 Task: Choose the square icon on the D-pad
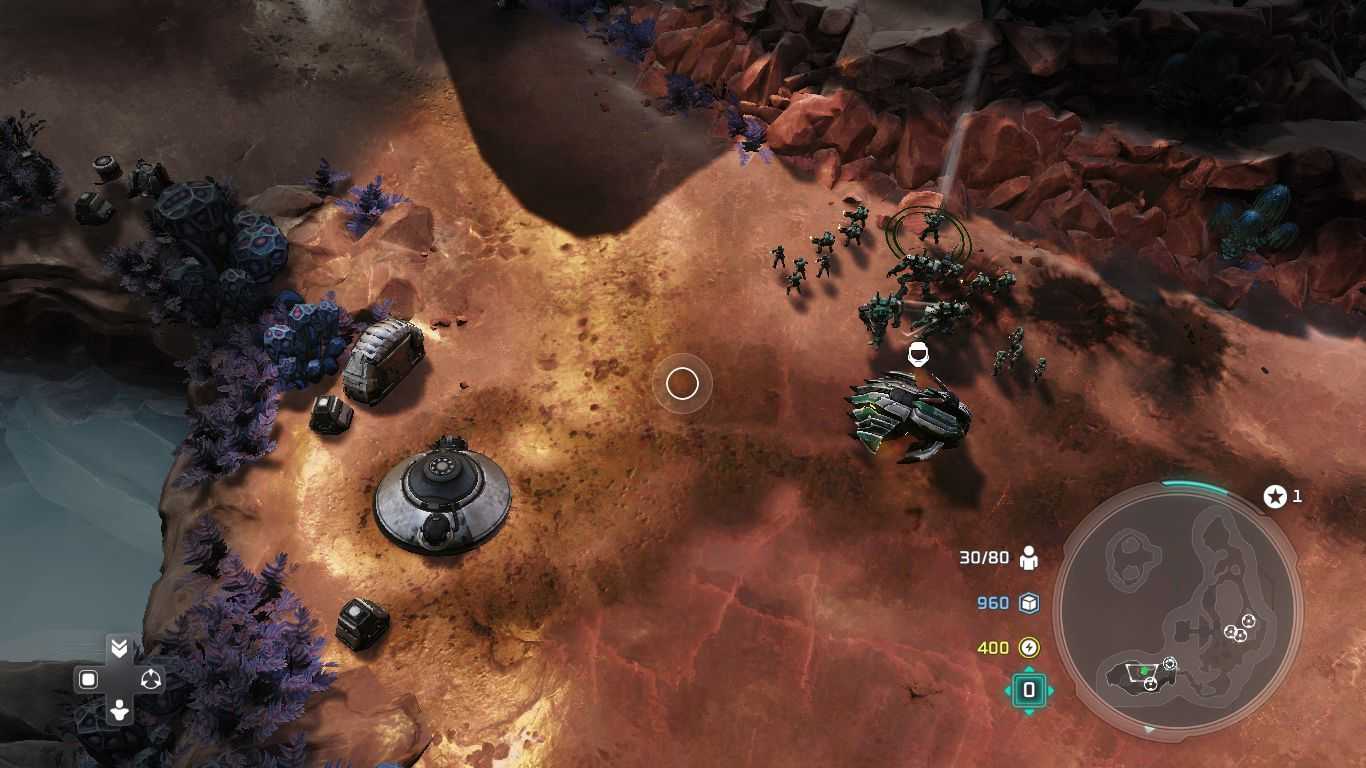click(88, 680)
